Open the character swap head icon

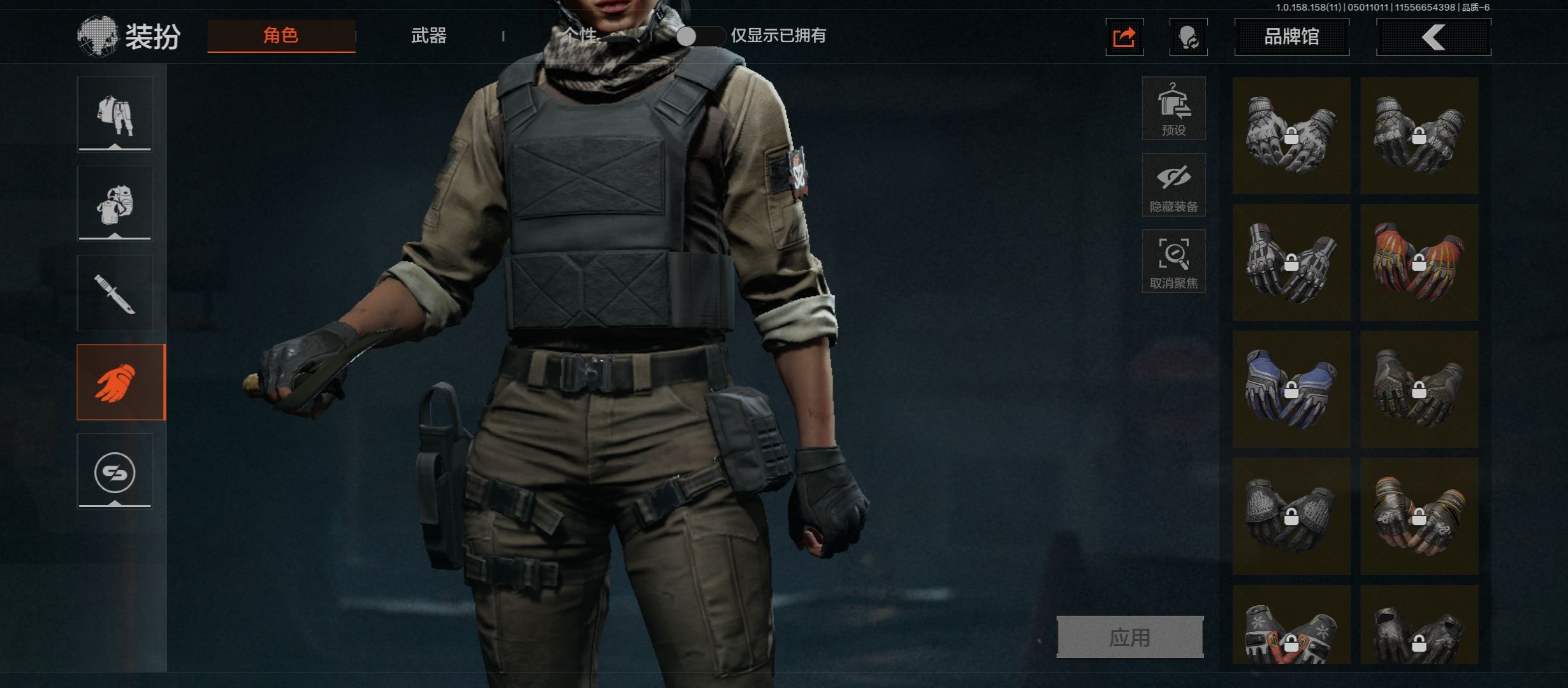[1188, 38]
